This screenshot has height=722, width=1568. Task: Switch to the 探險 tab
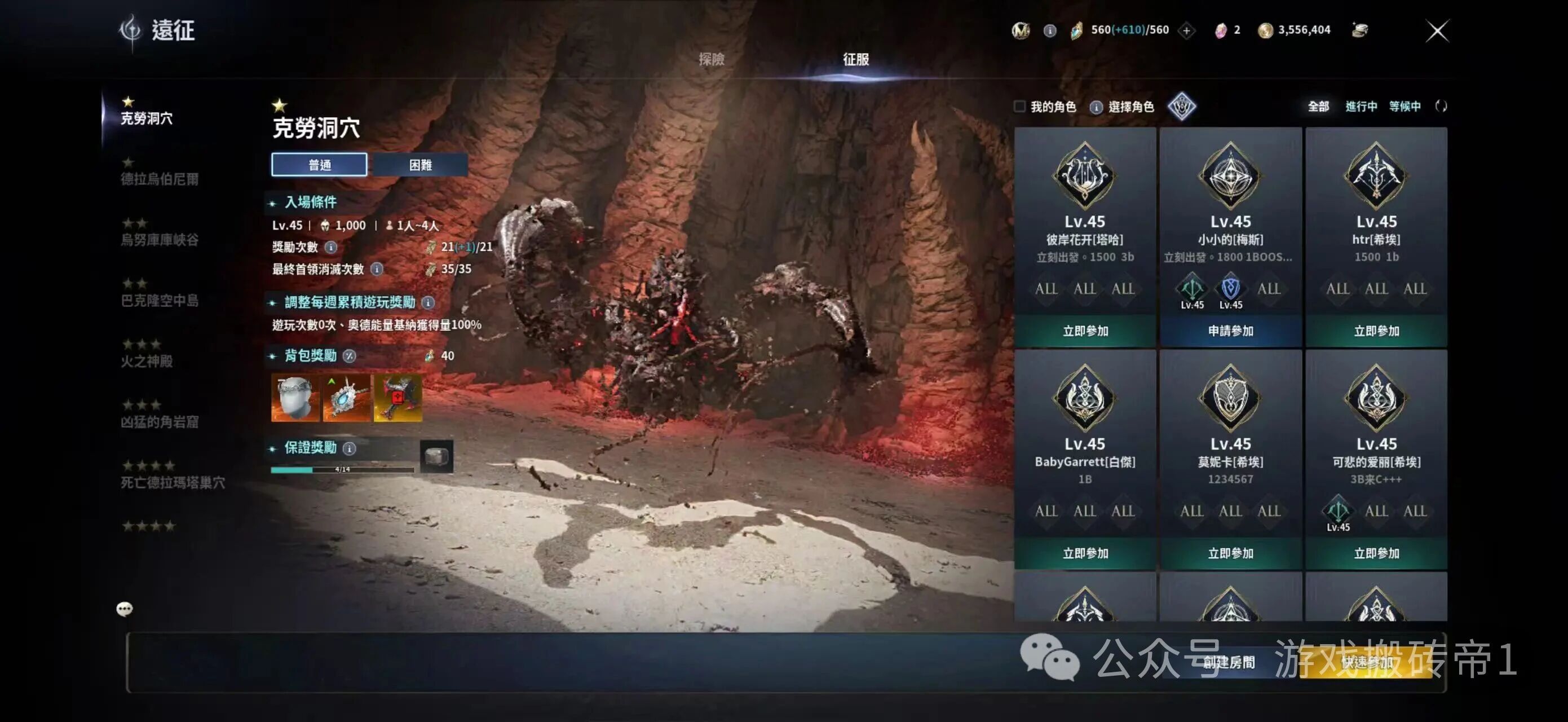click(x=711, y=59)
